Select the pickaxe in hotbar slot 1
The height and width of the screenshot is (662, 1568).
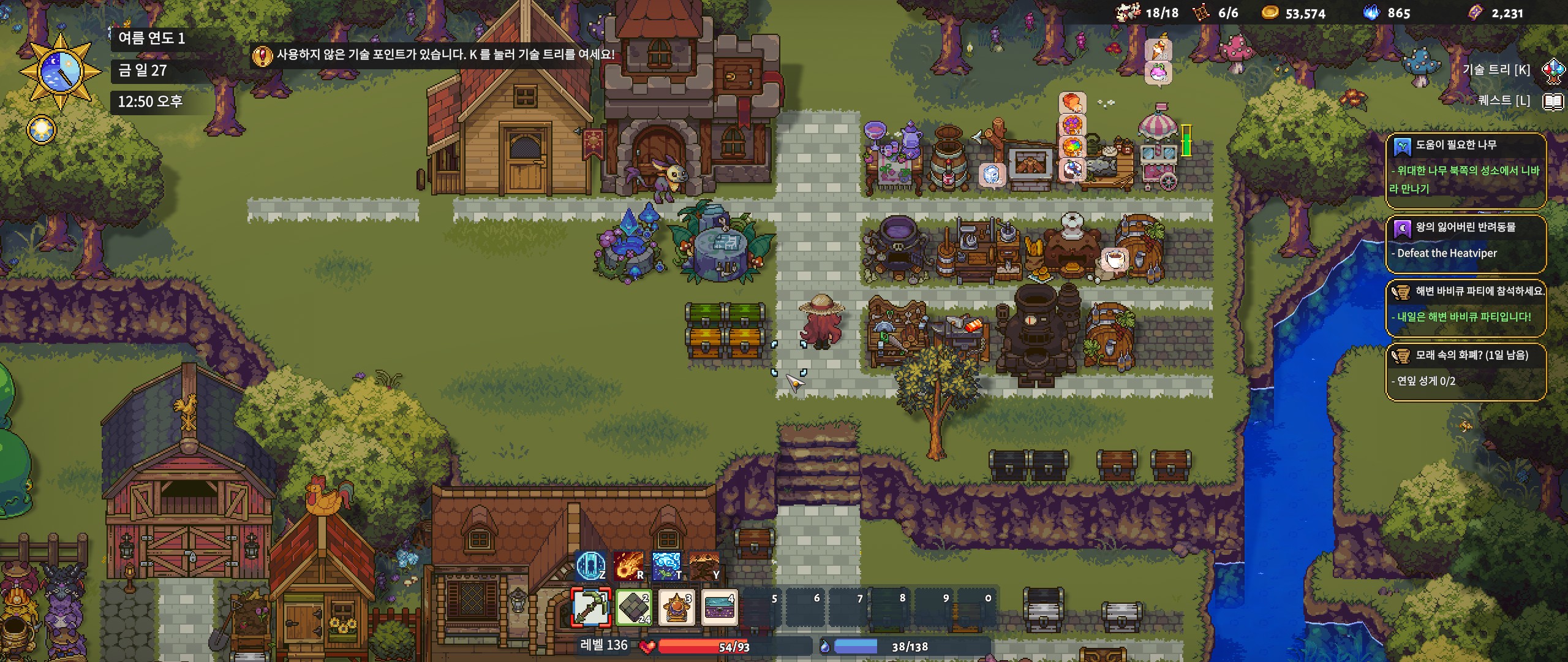(x=590, y=607)
